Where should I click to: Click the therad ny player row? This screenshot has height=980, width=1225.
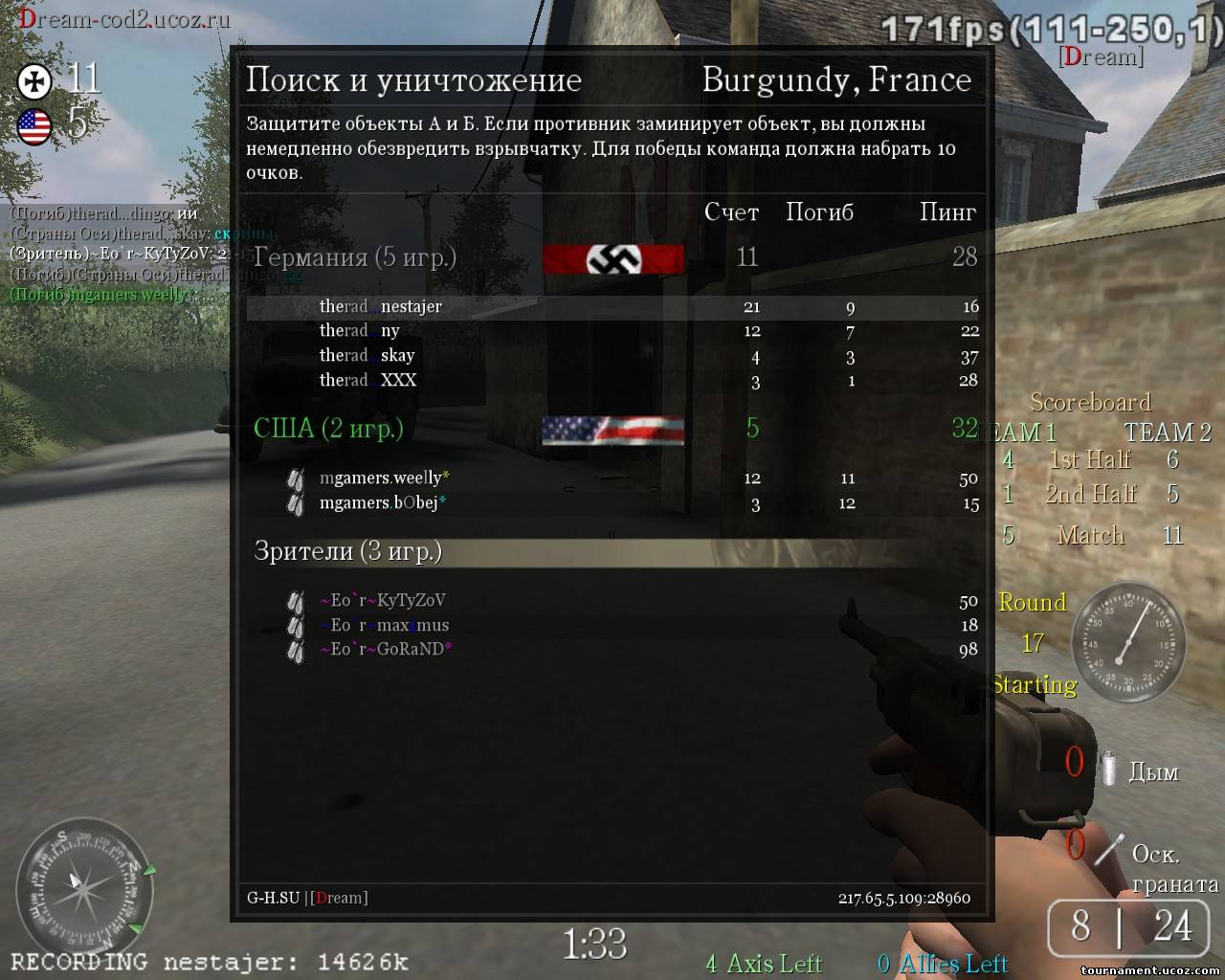click(x=360, y=331)
